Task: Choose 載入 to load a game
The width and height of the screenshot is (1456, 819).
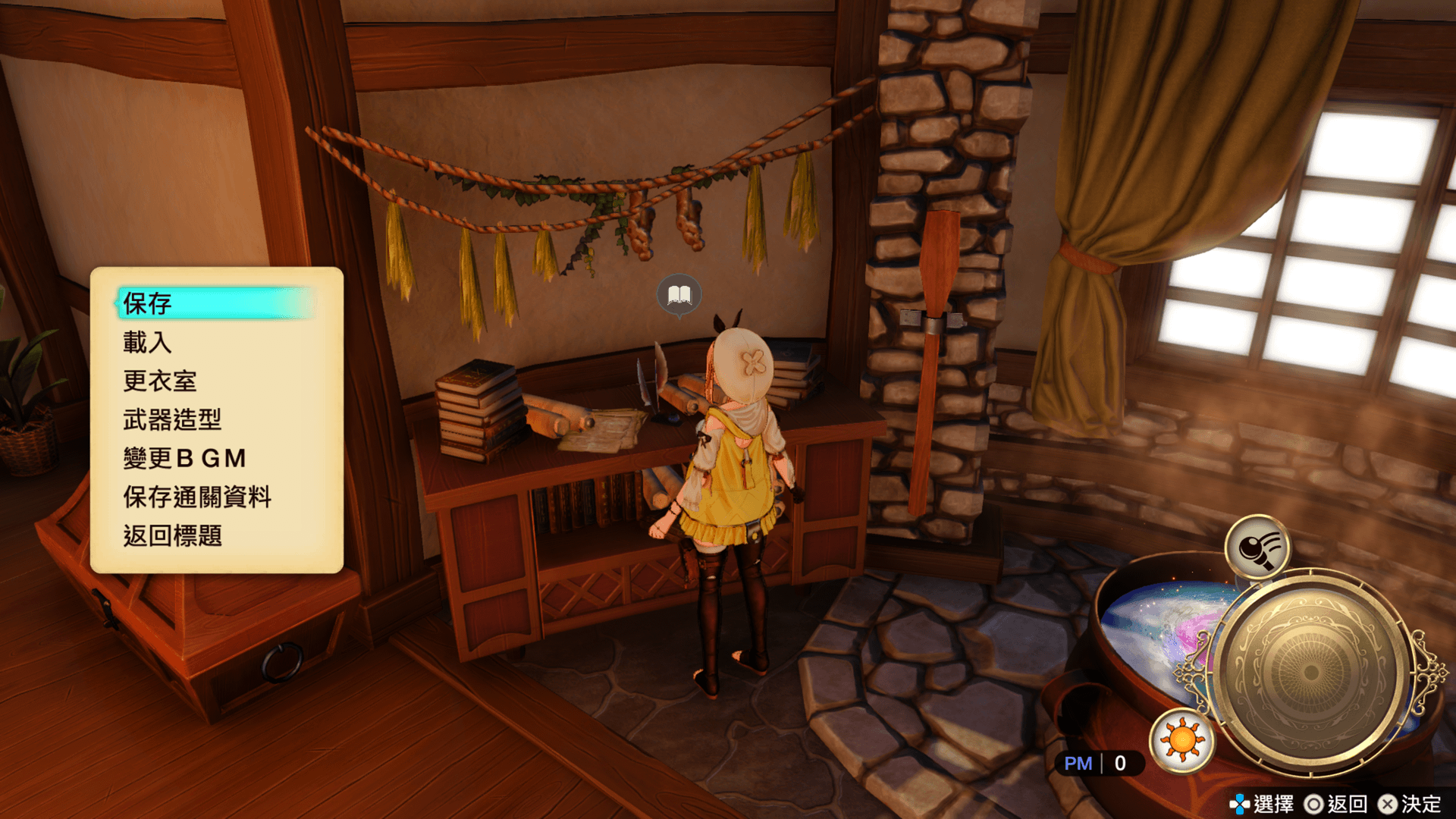Action: pyautogui.click(x=148, y=343)
